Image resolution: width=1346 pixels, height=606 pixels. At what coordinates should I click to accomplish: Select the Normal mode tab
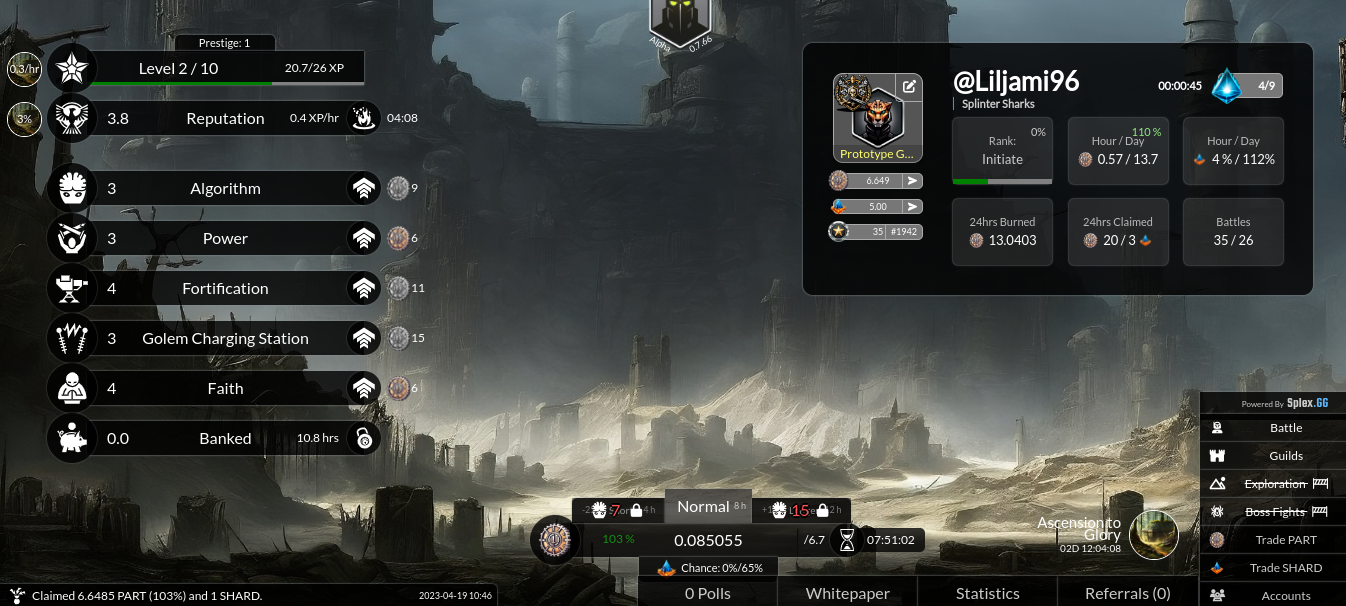tap(704, 507)
